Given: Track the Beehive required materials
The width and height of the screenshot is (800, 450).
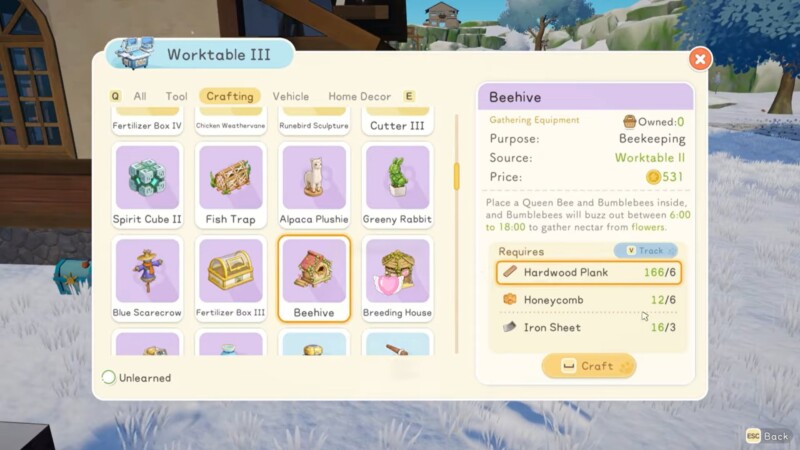Looking at the screenshot, I should point(645,251).
